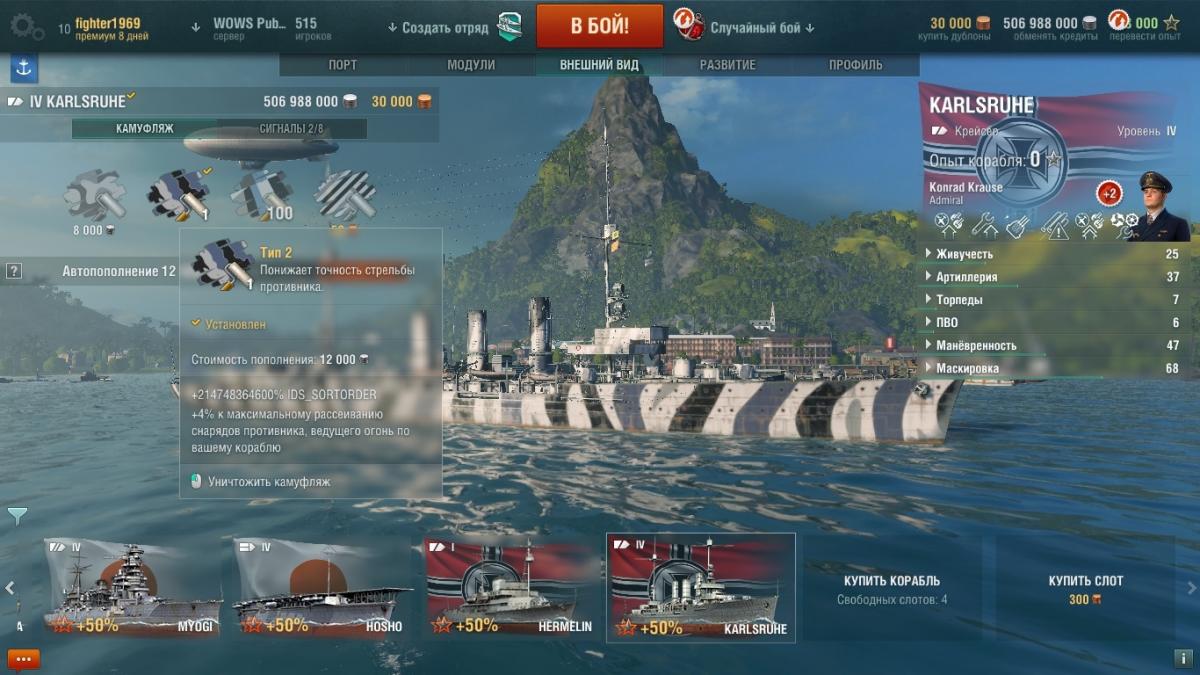Expand the Живучесть stat section
Screen dimensions: 1200x675
(x=964, y=254)
